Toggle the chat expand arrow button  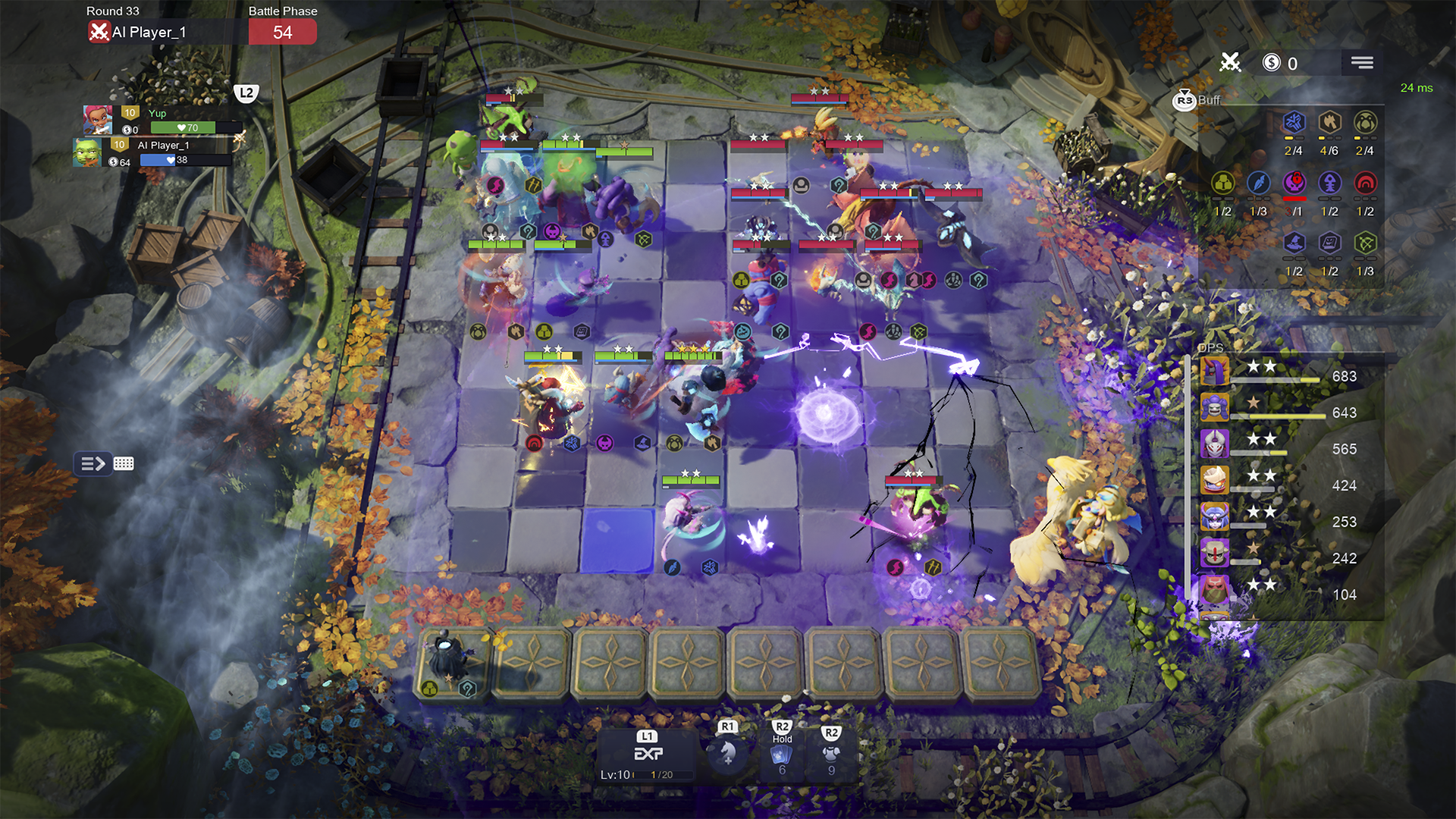tap(93, 463)
